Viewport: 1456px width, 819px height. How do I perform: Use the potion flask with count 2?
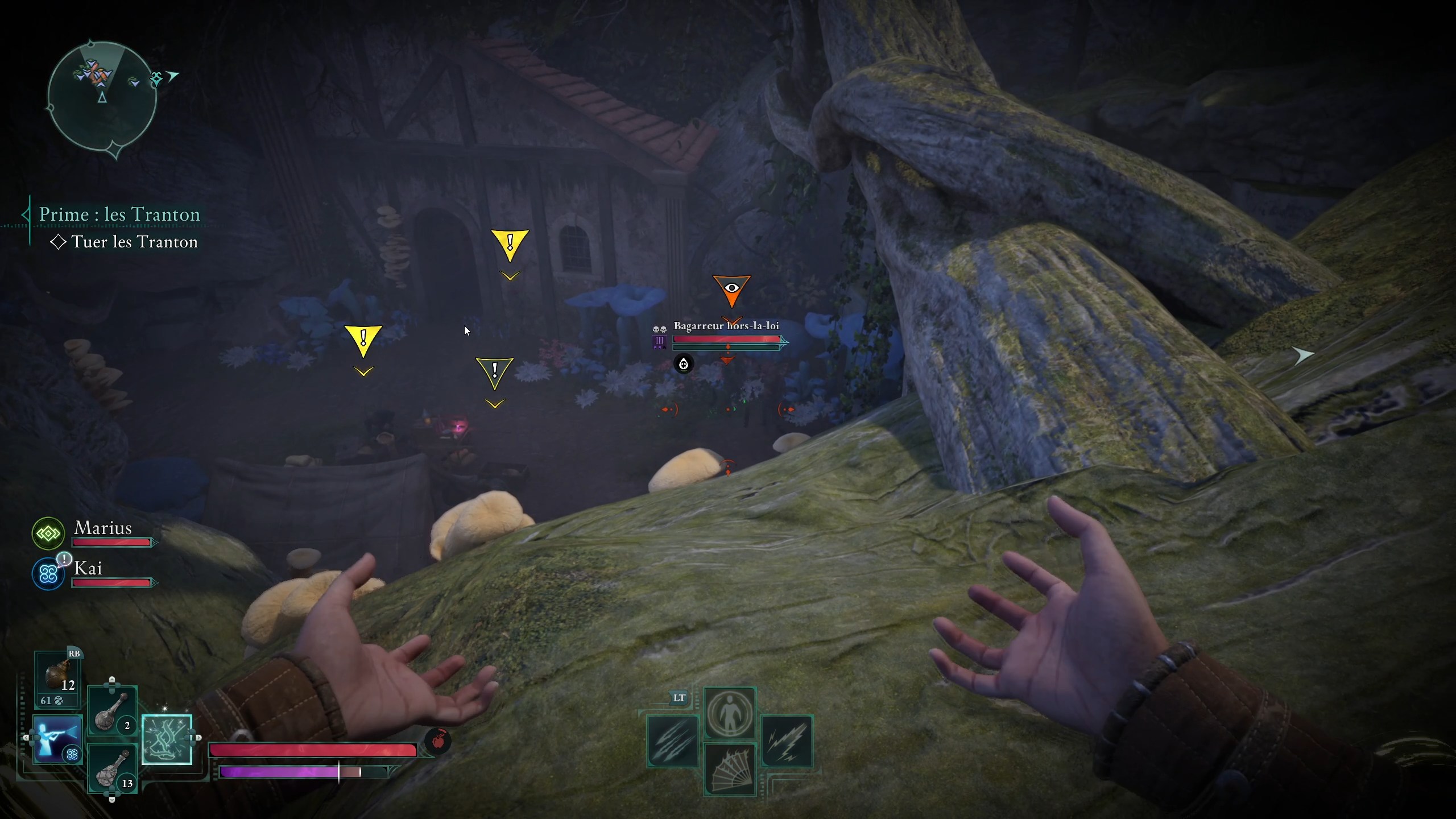click(112, 712)
